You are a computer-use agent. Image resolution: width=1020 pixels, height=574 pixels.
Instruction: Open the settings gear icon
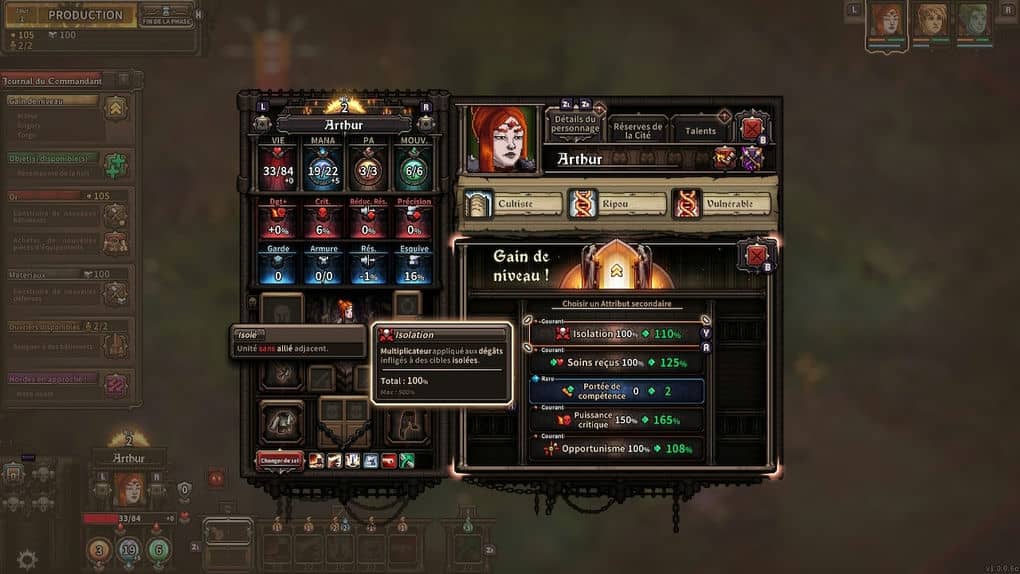point(27,559)
